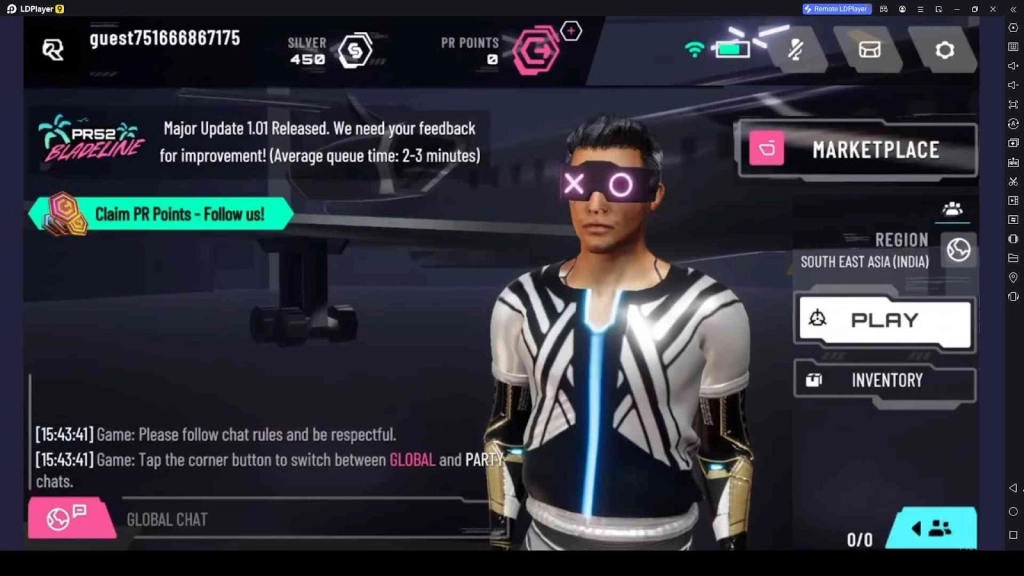The width and height of the screenshot is (1024, 576).
Task: Start a match with Play
Action: [883, 321]
